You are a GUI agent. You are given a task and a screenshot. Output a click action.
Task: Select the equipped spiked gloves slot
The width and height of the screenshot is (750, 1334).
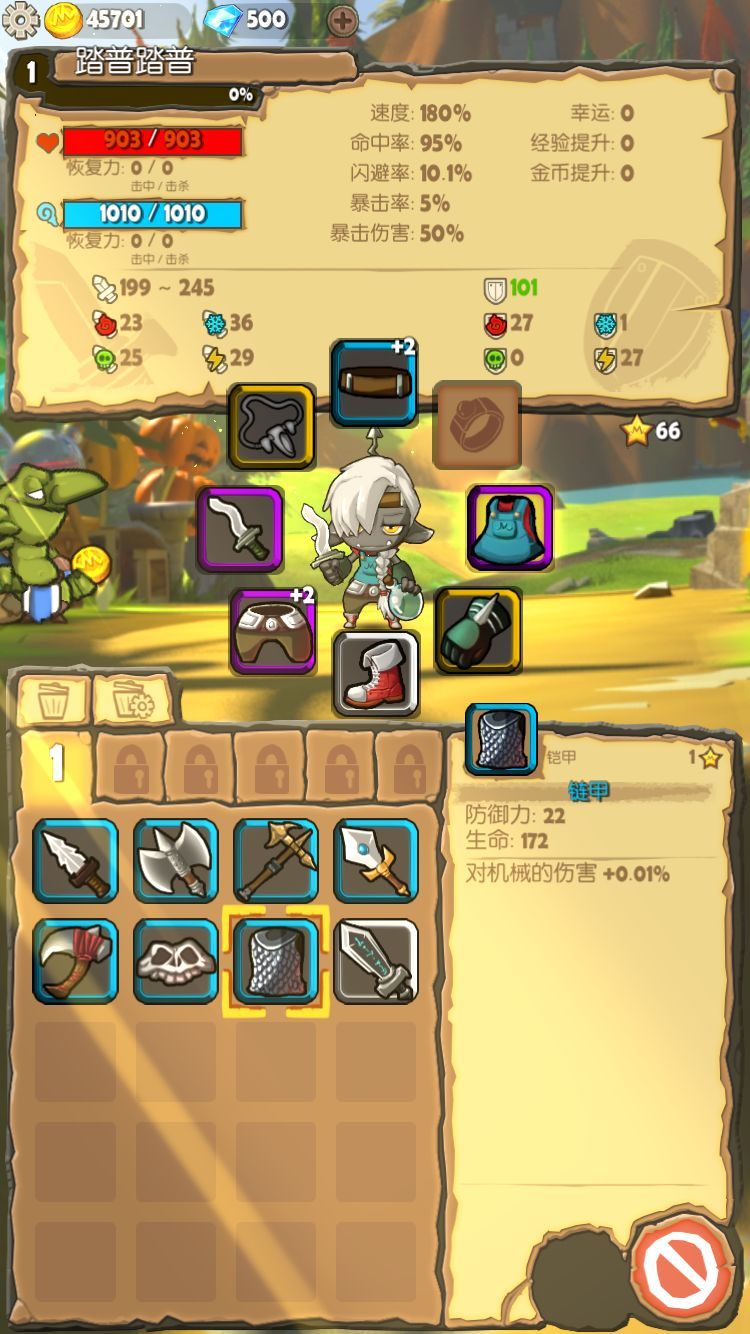click(478, 630)
